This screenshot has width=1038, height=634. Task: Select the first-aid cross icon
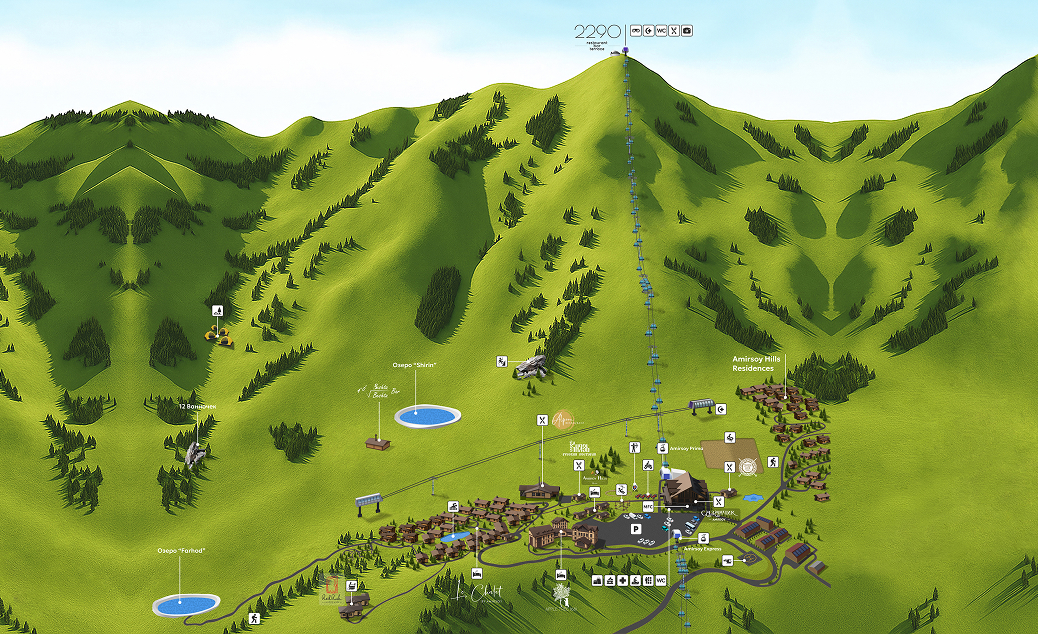pos(623,581)
